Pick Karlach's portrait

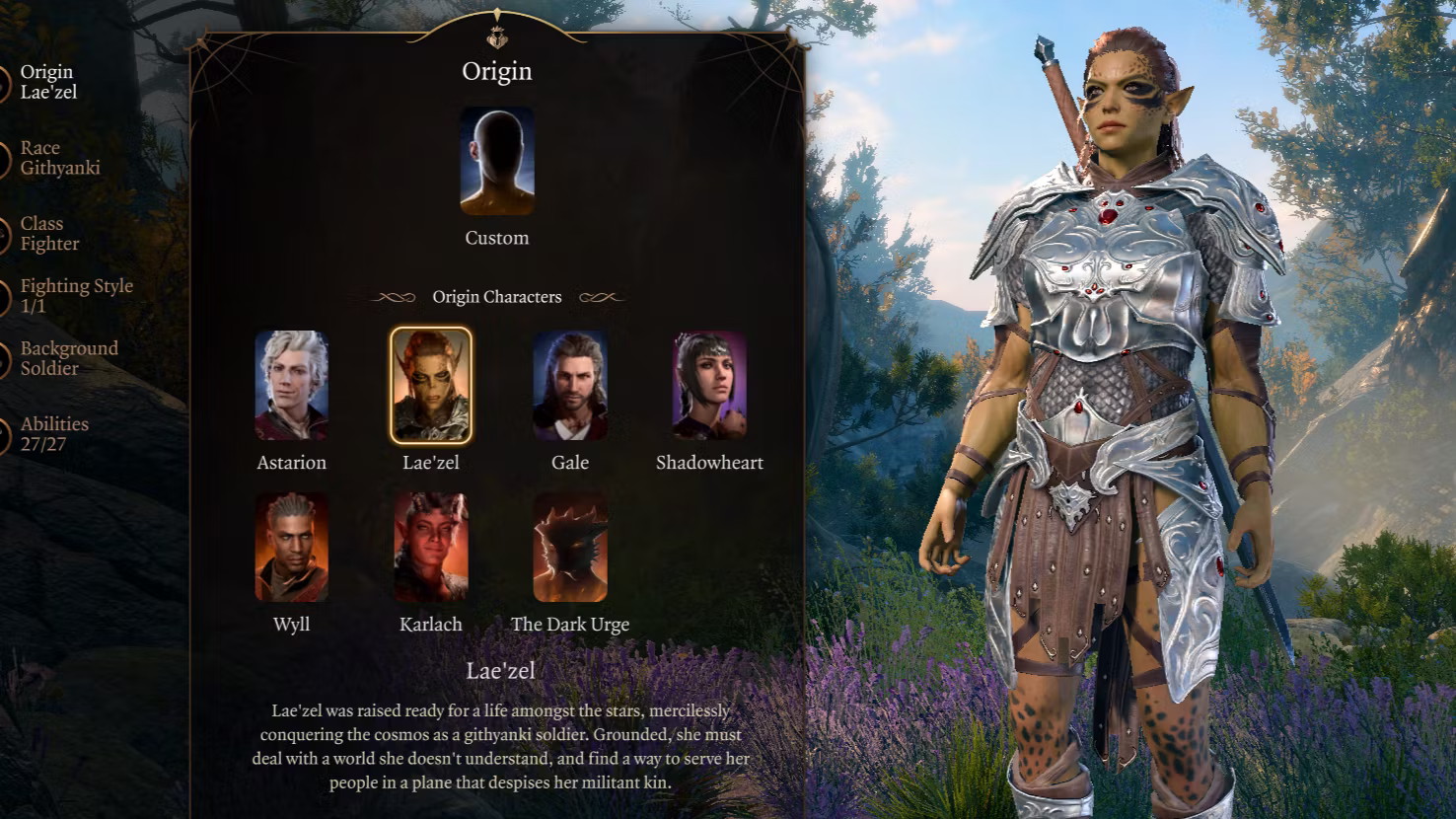pos(431,548)
